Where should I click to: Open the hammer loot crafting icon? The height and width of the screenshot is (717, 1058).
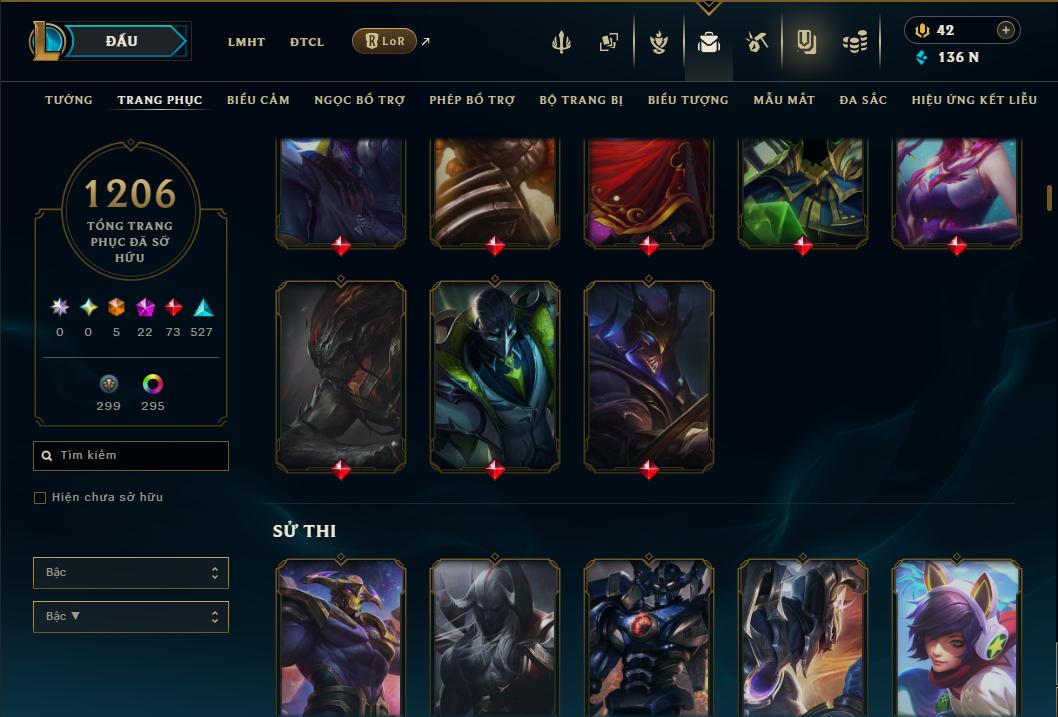(x=757, y=42)
